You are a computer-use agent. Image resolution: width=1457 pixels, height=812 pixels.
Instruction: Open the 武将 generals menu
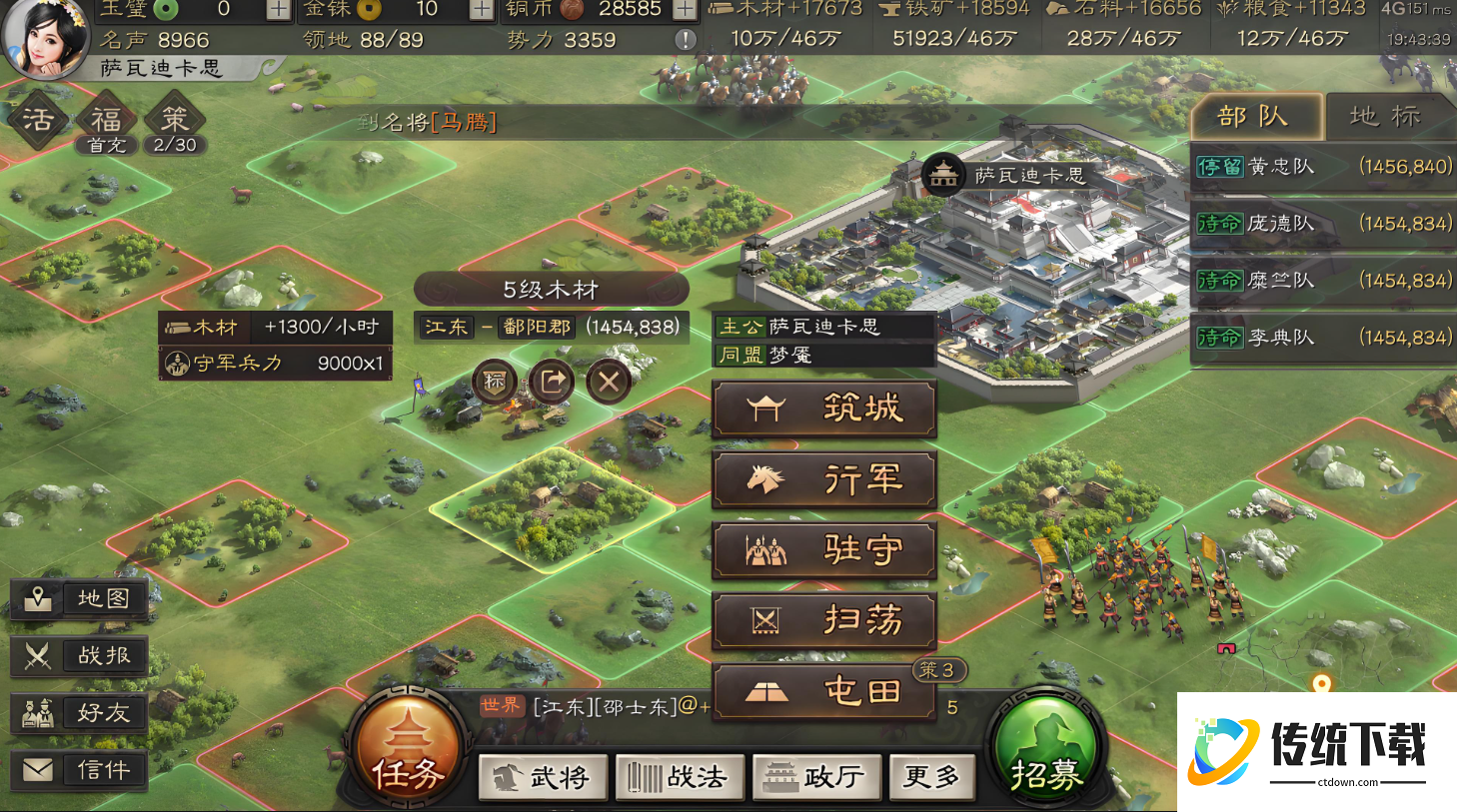click(543, 777)
